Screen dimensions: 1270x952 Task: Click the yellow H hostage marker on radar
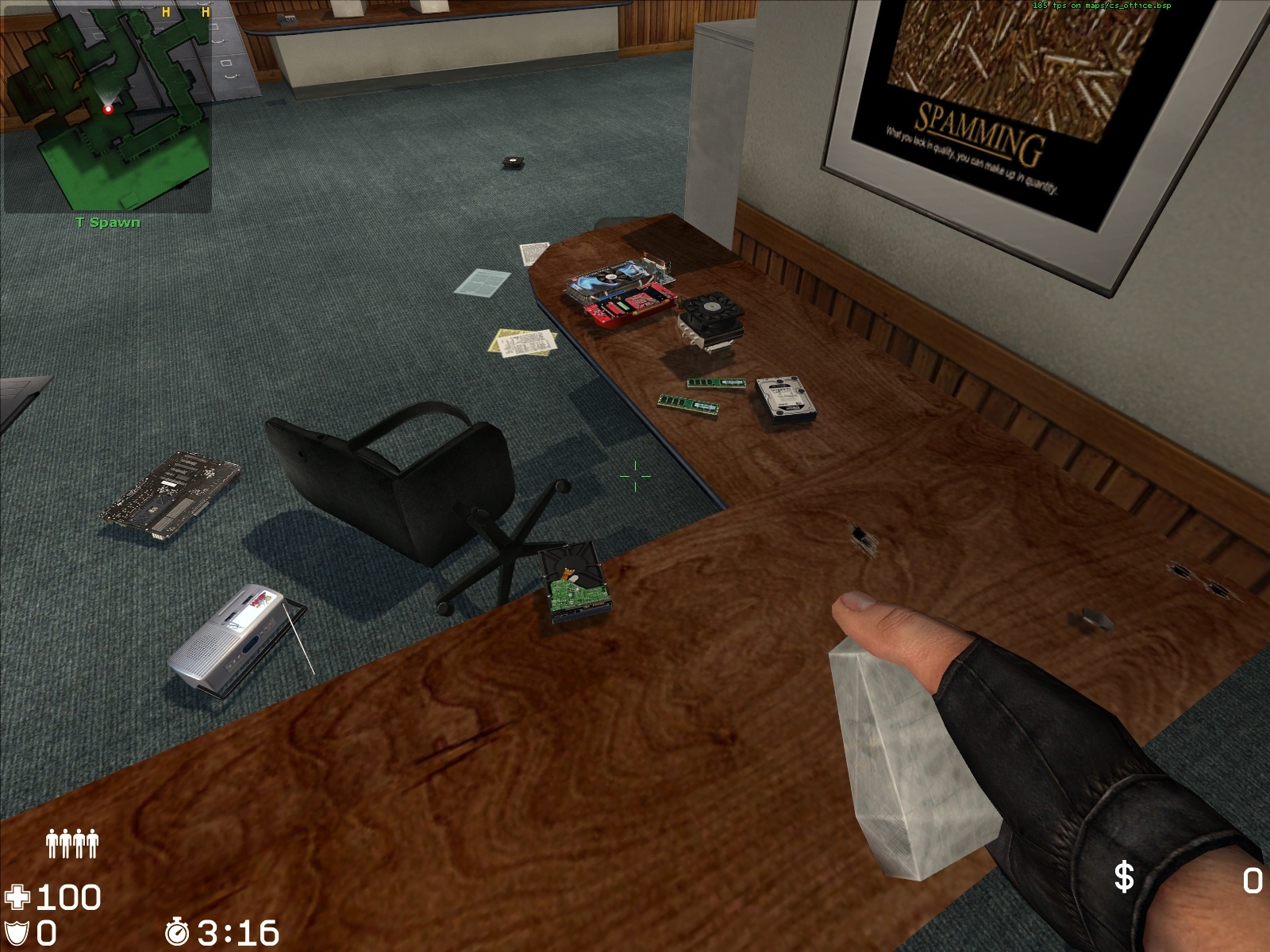pyautogui.click(x=165, y=13)
